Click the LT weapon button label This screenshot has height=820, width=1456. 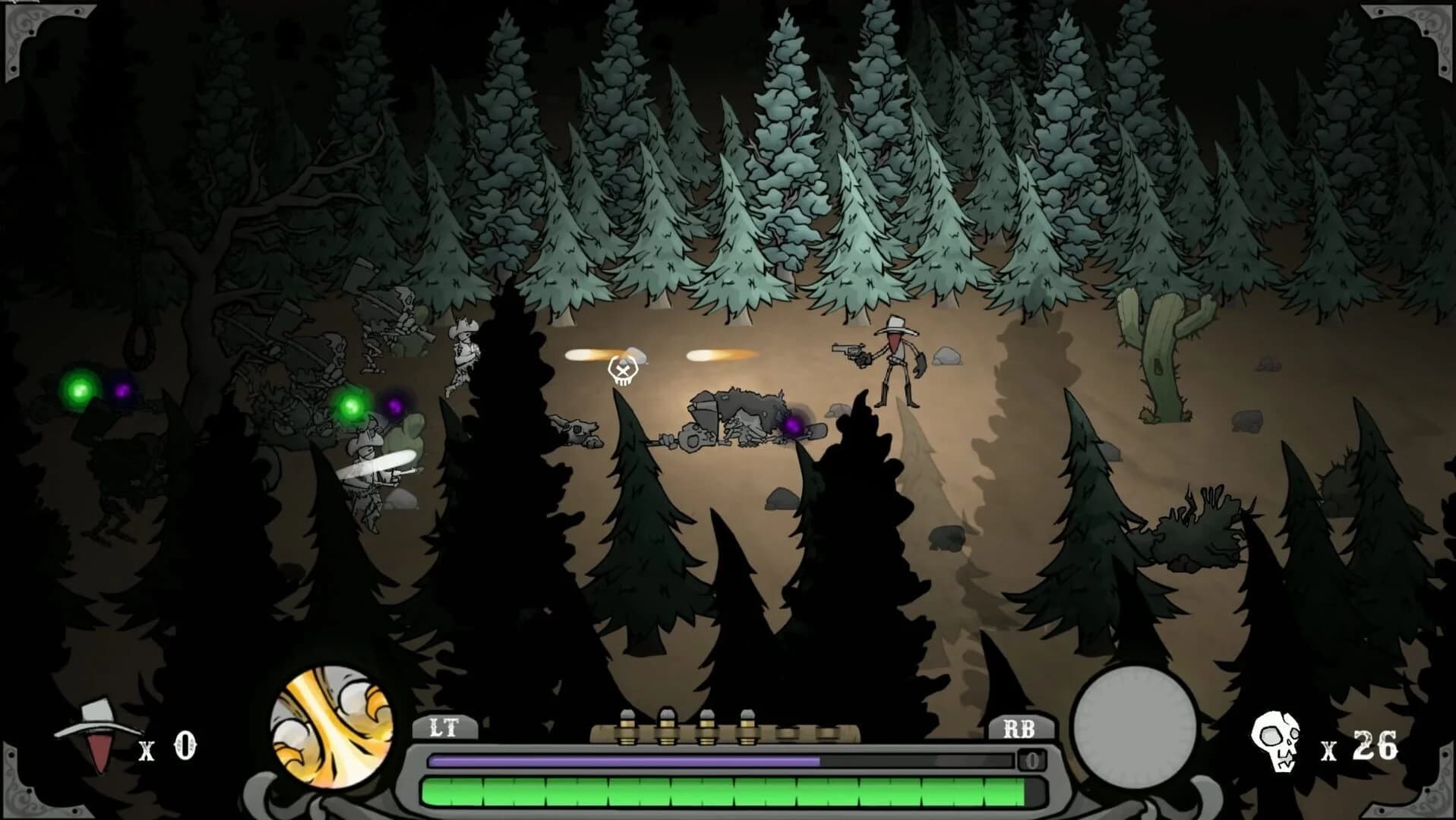445,728
